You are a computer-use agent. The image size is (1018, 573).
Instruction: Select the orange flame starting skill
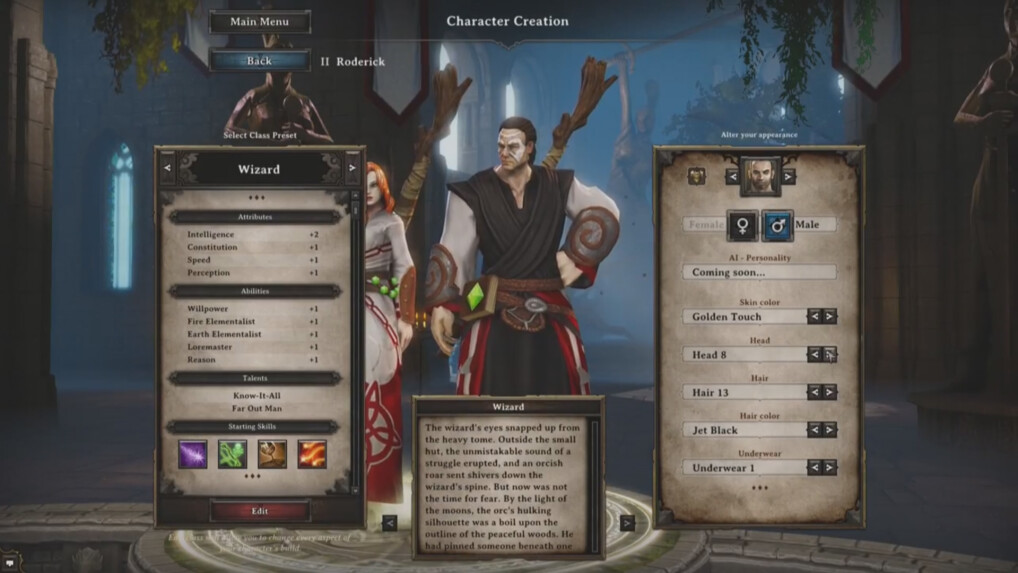point(312,454)
